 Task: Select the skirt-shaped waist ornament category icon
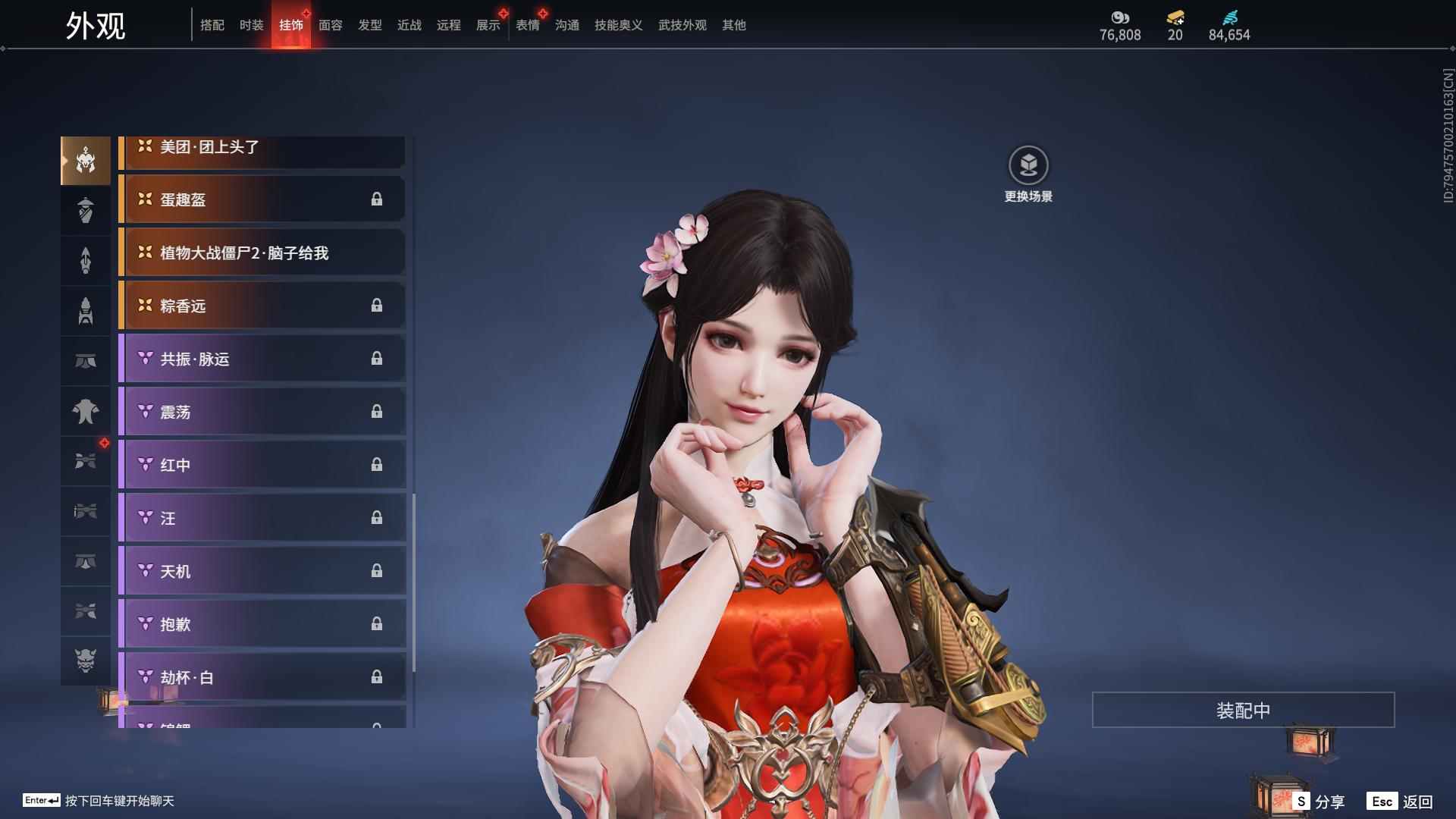pos(86,360)
